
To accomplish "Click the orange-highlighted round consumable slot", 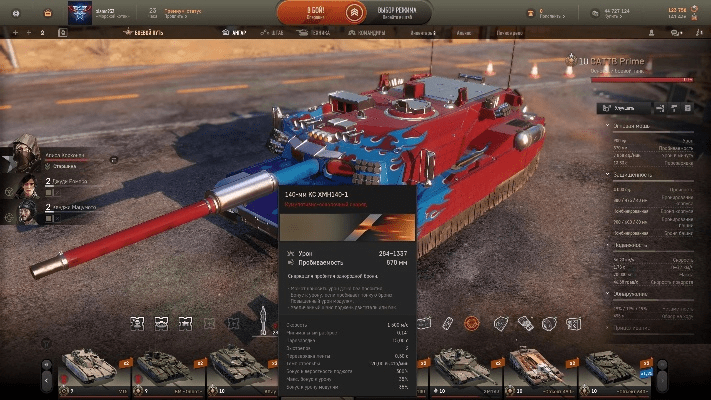I will point(471,323).
